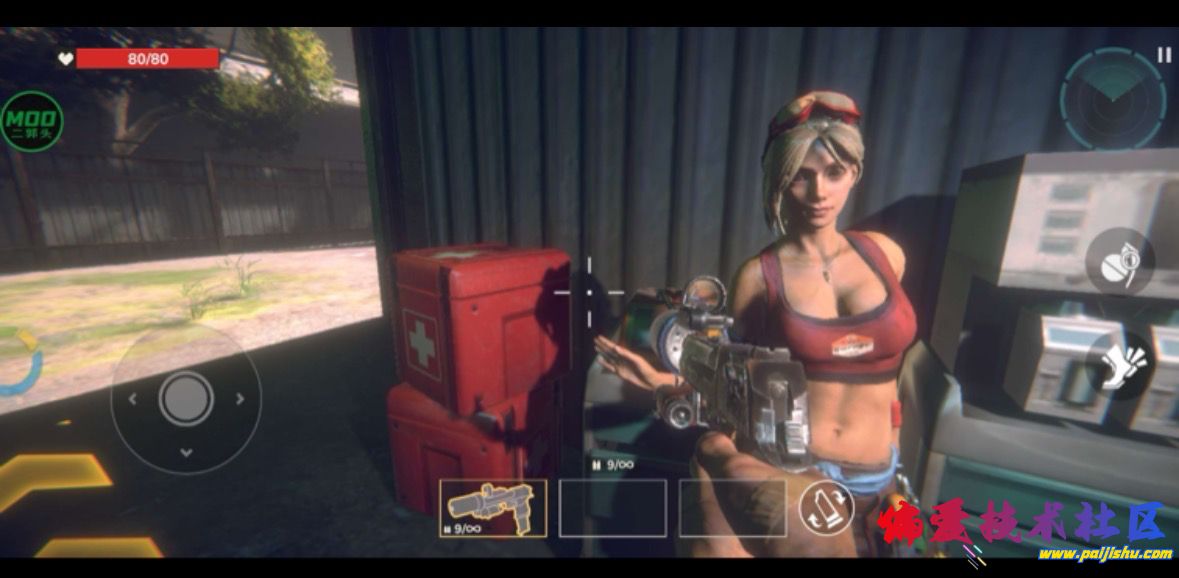Select the pistol weapon slot
1179x578 pixels.
pos(493,508)
